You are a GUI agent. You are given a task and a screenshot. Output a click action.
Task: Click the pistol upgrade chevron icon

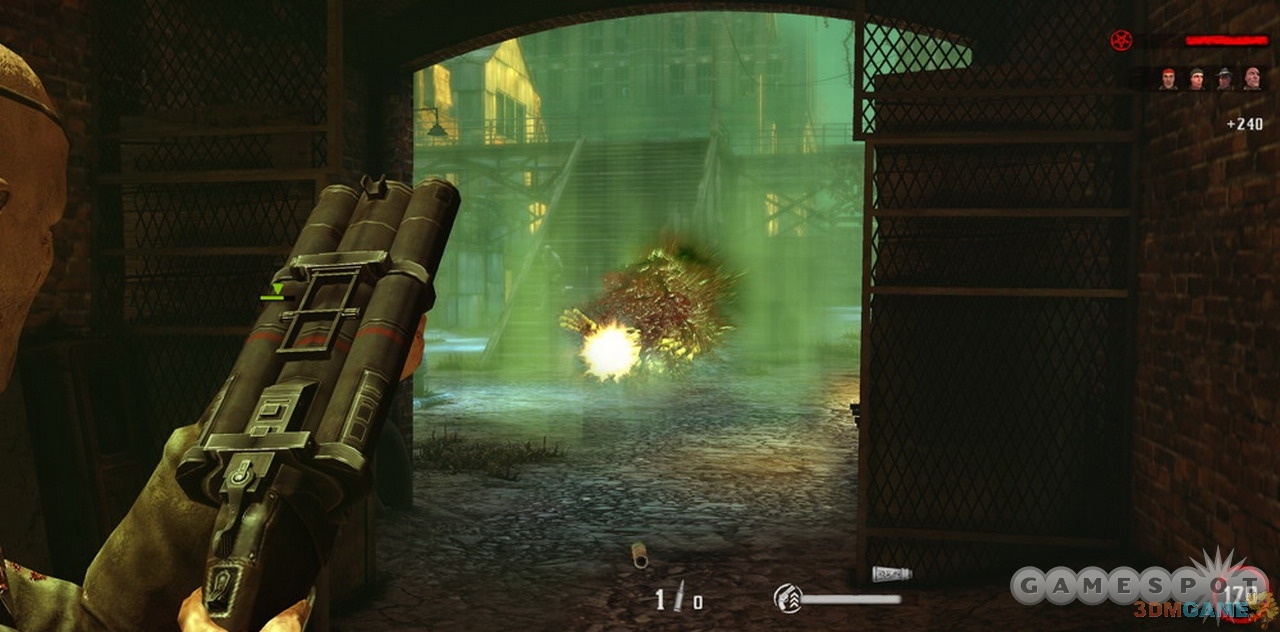click(787, 599)
